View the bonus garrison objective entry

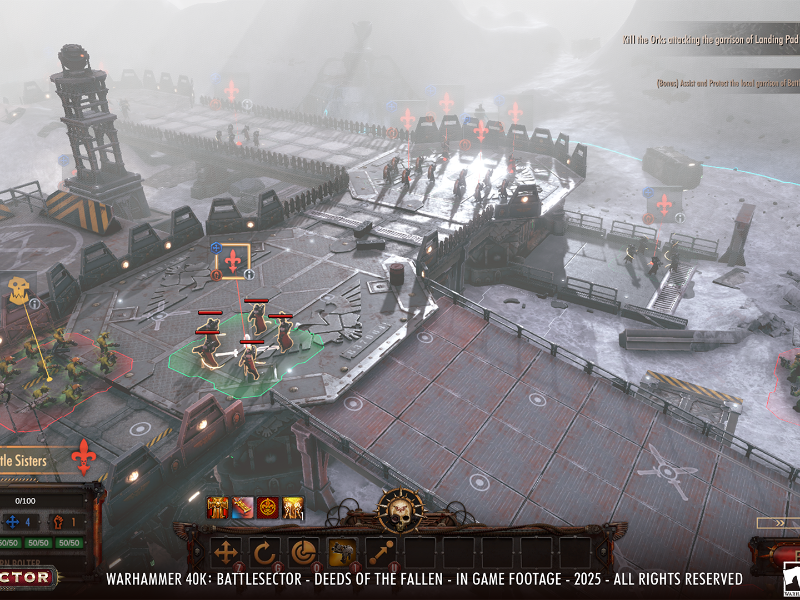click(726, 82)
